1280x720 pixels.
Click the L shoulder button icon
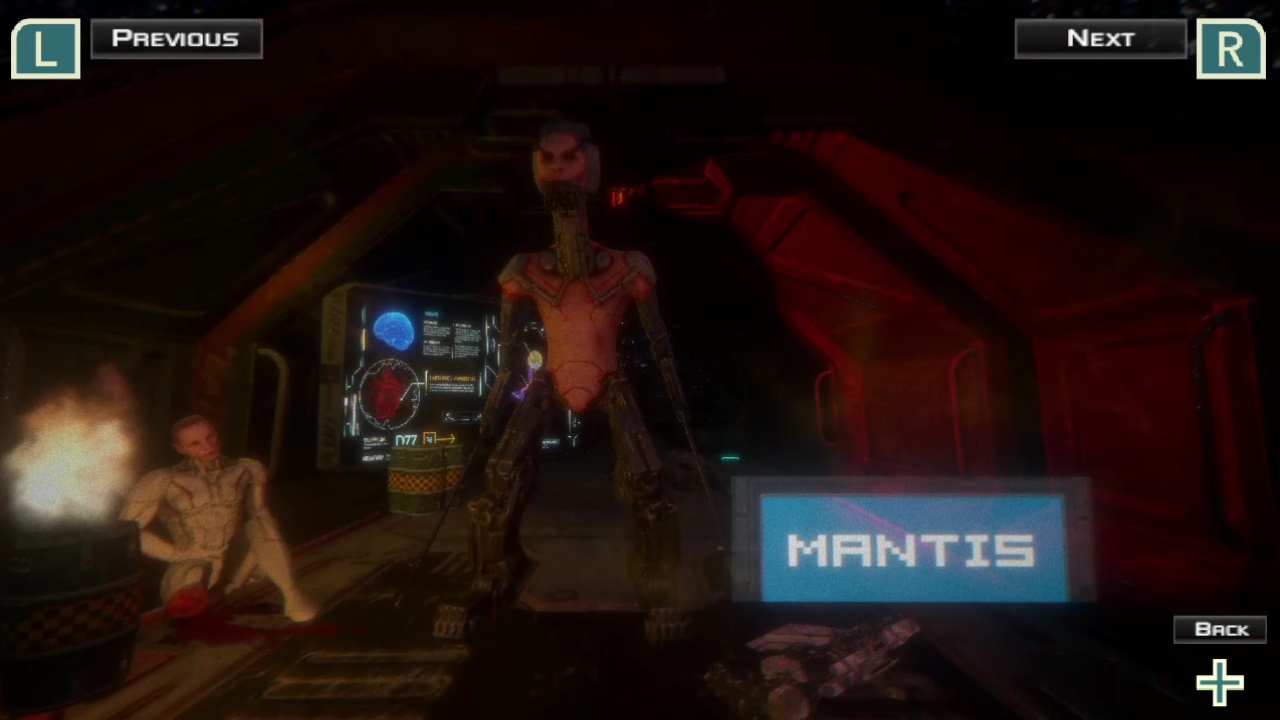(x=45, y=47)
